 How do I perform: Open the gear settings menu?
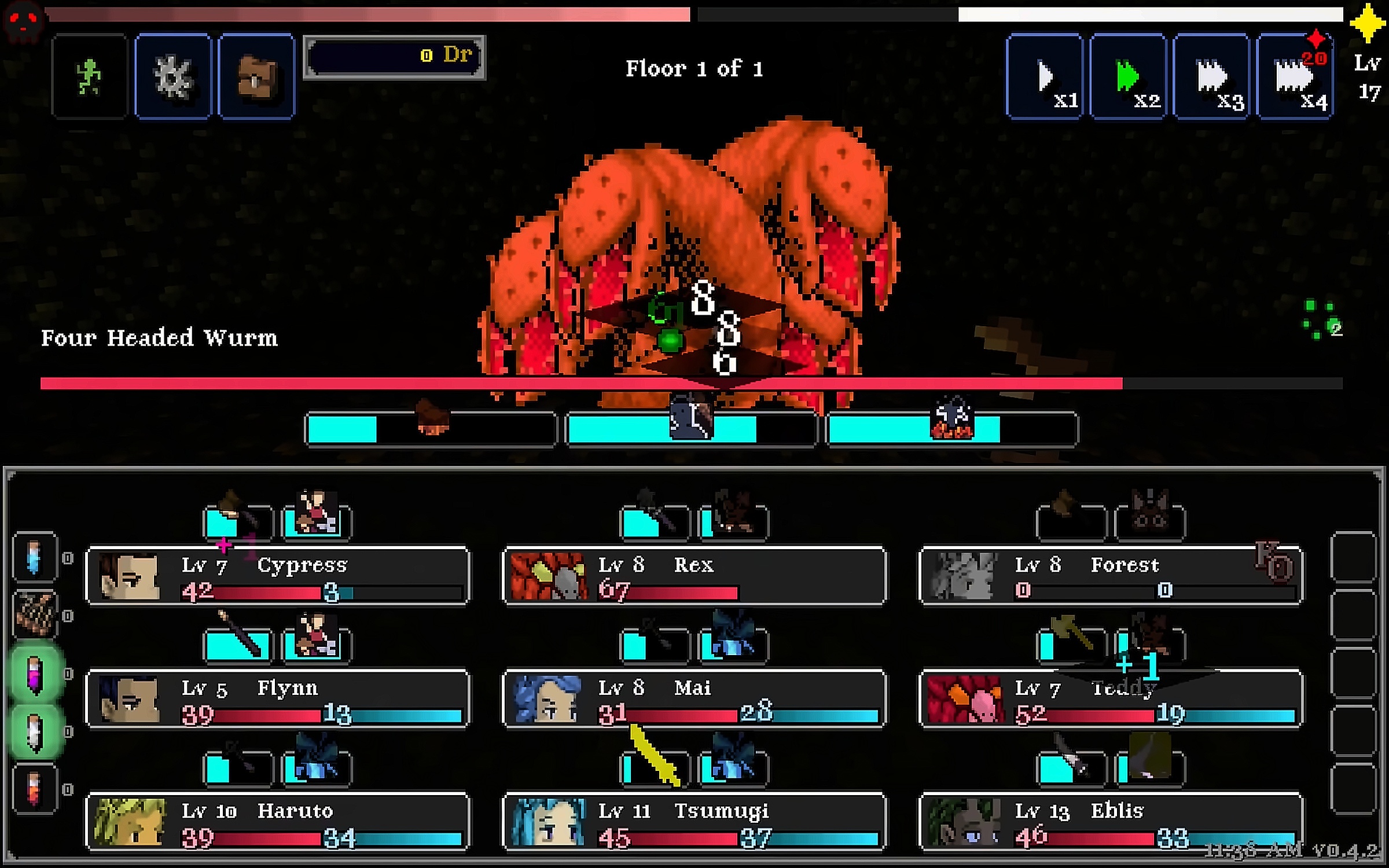173,76
